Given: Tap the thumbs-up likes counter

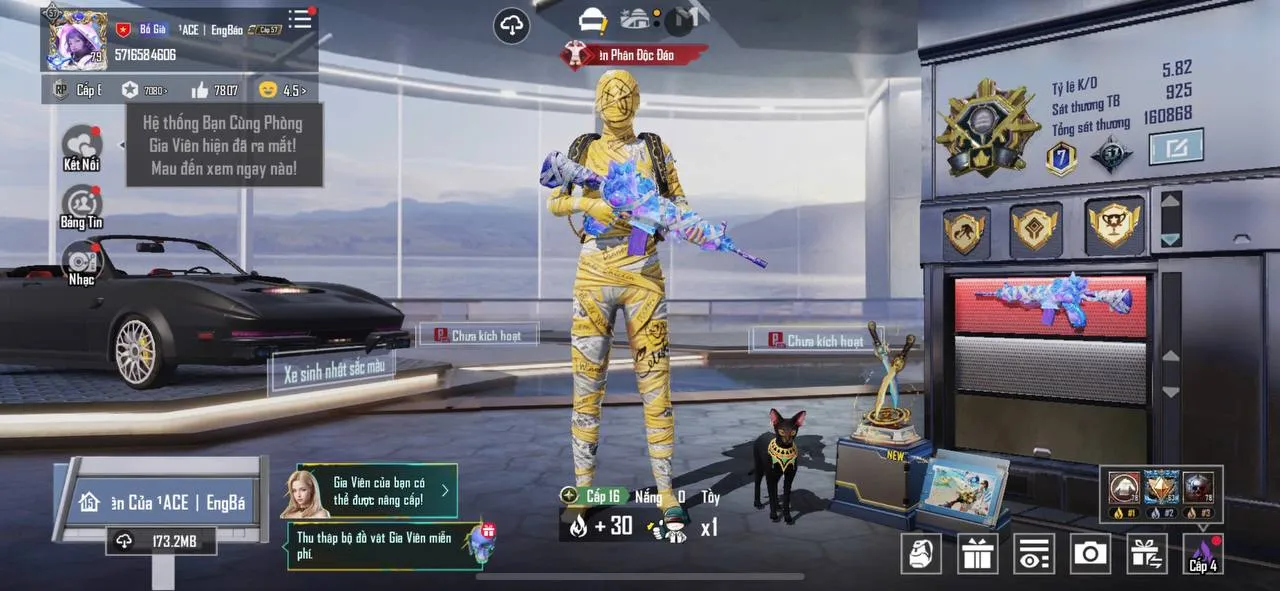Looking at the screenshot, I should click(x=214, y=90).
